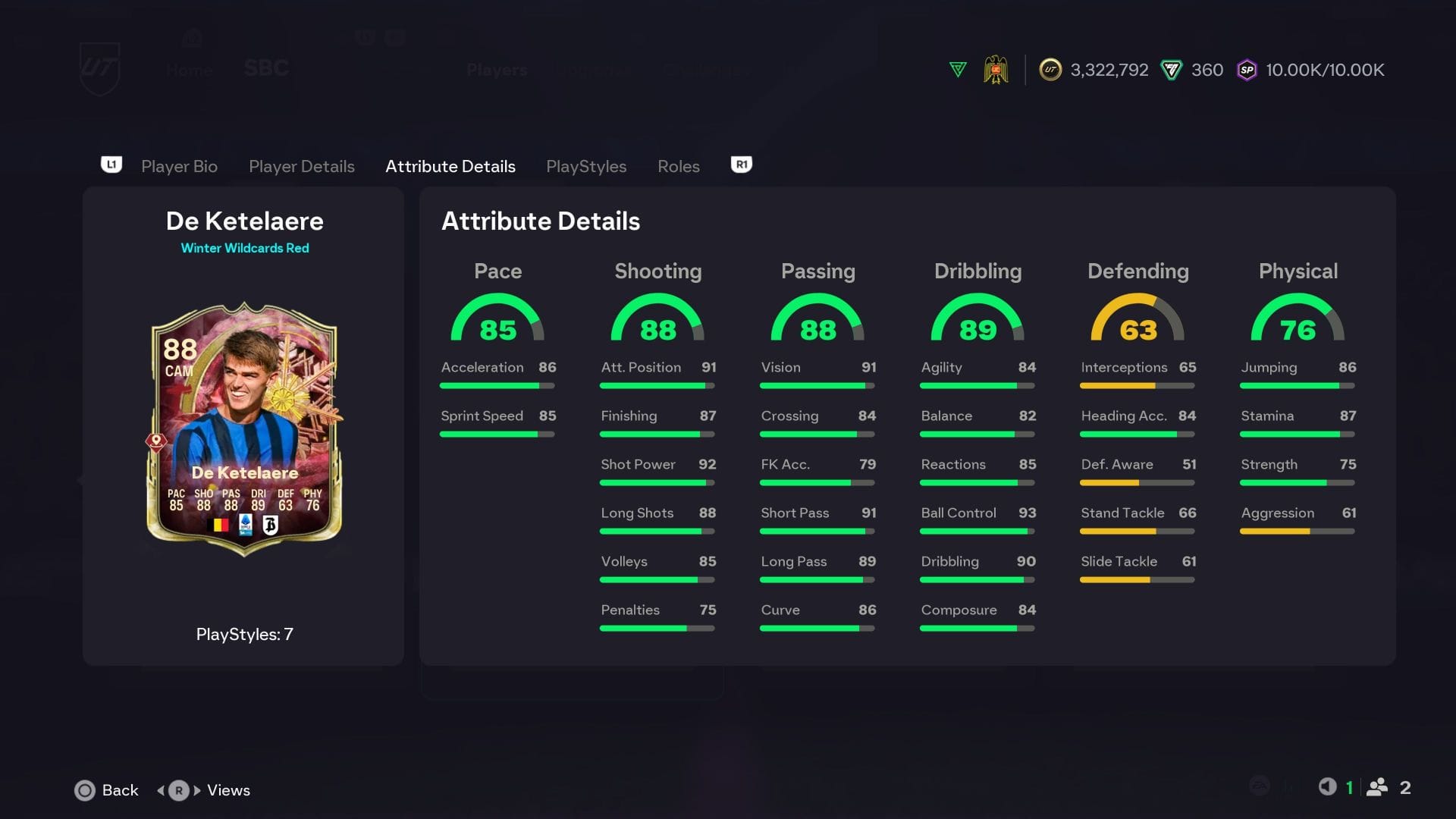
Task: Open the Player Details tab
Action: coord(302,166)
